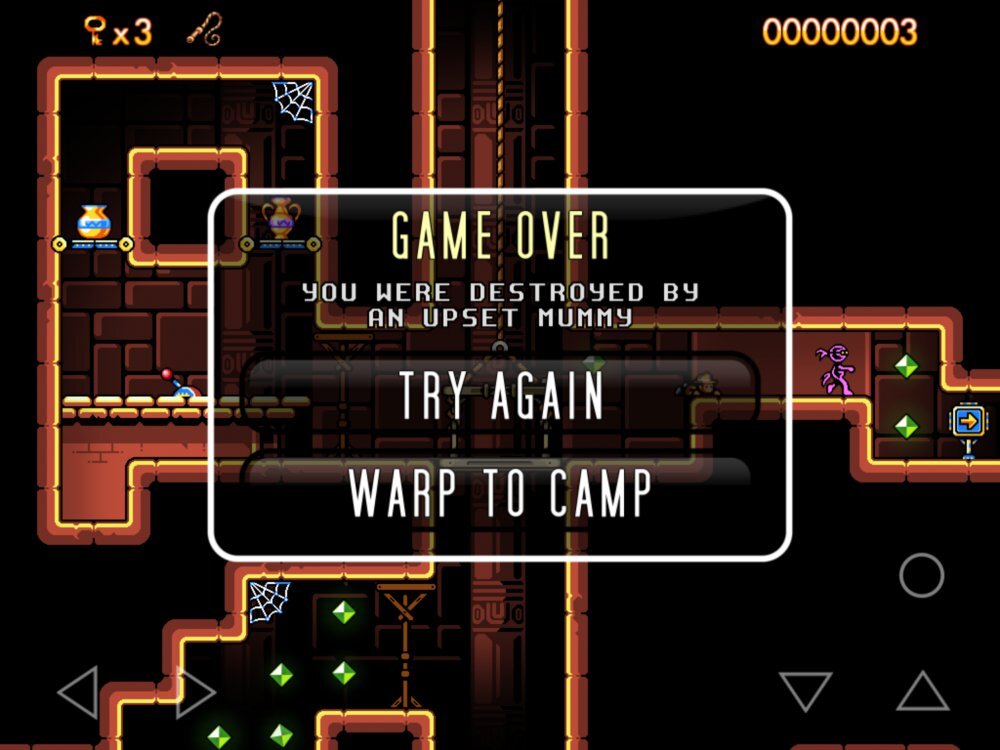Select the whip icon in HUD
This screenshot has width=1000, height=750.
tap(204, 29)
